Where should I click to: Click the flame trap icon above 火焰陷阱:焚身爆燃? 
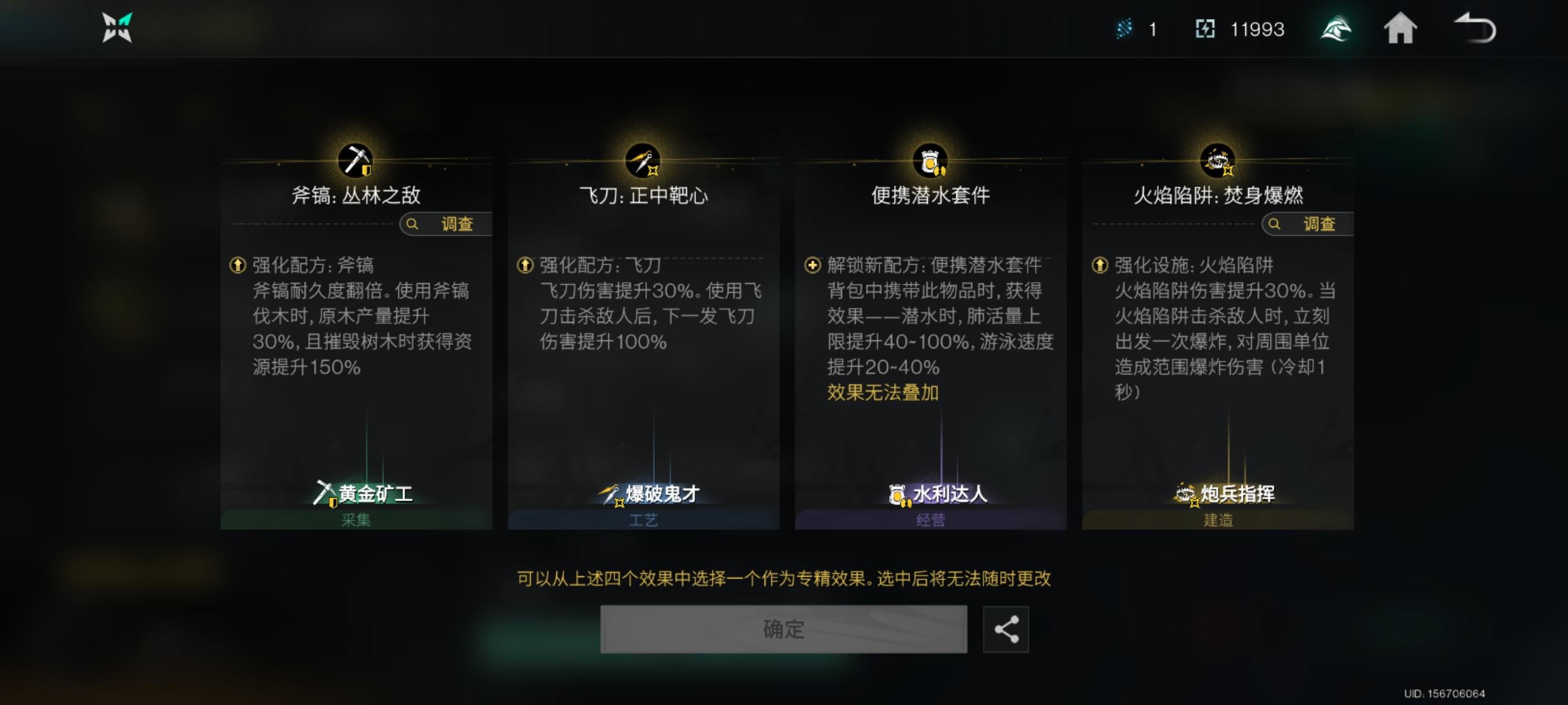(x=1218, y=160)
